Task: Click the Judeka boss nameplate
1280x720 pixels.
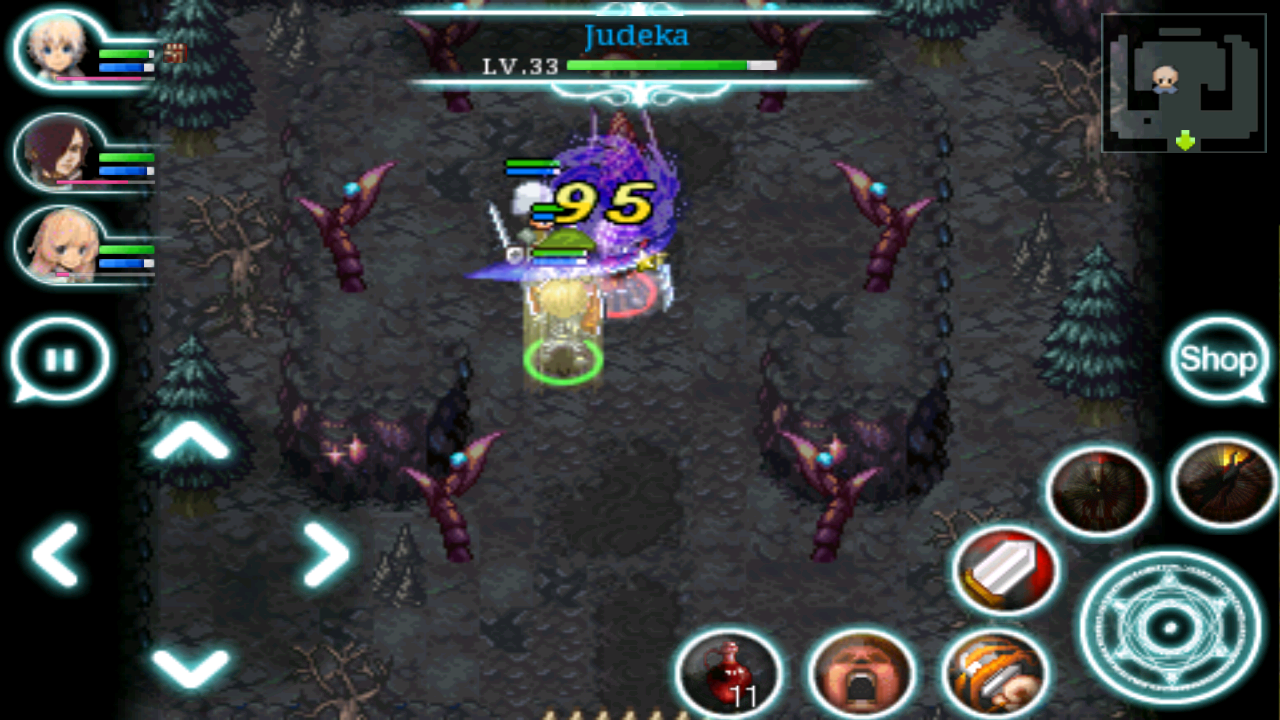Action: coord(637,35)
